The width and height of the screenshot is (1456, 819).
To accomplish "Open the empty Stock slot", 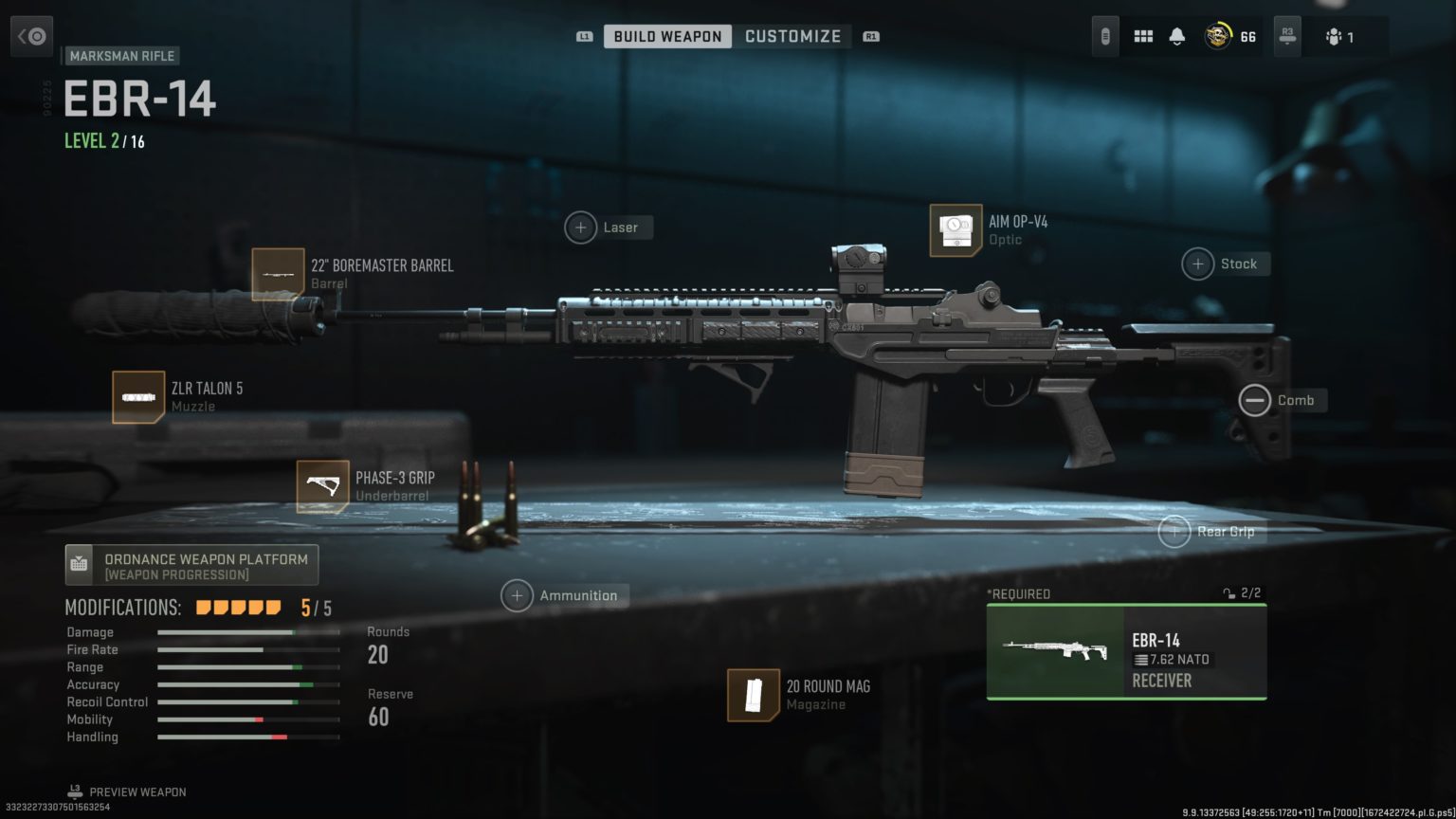I will (1197, 264).
